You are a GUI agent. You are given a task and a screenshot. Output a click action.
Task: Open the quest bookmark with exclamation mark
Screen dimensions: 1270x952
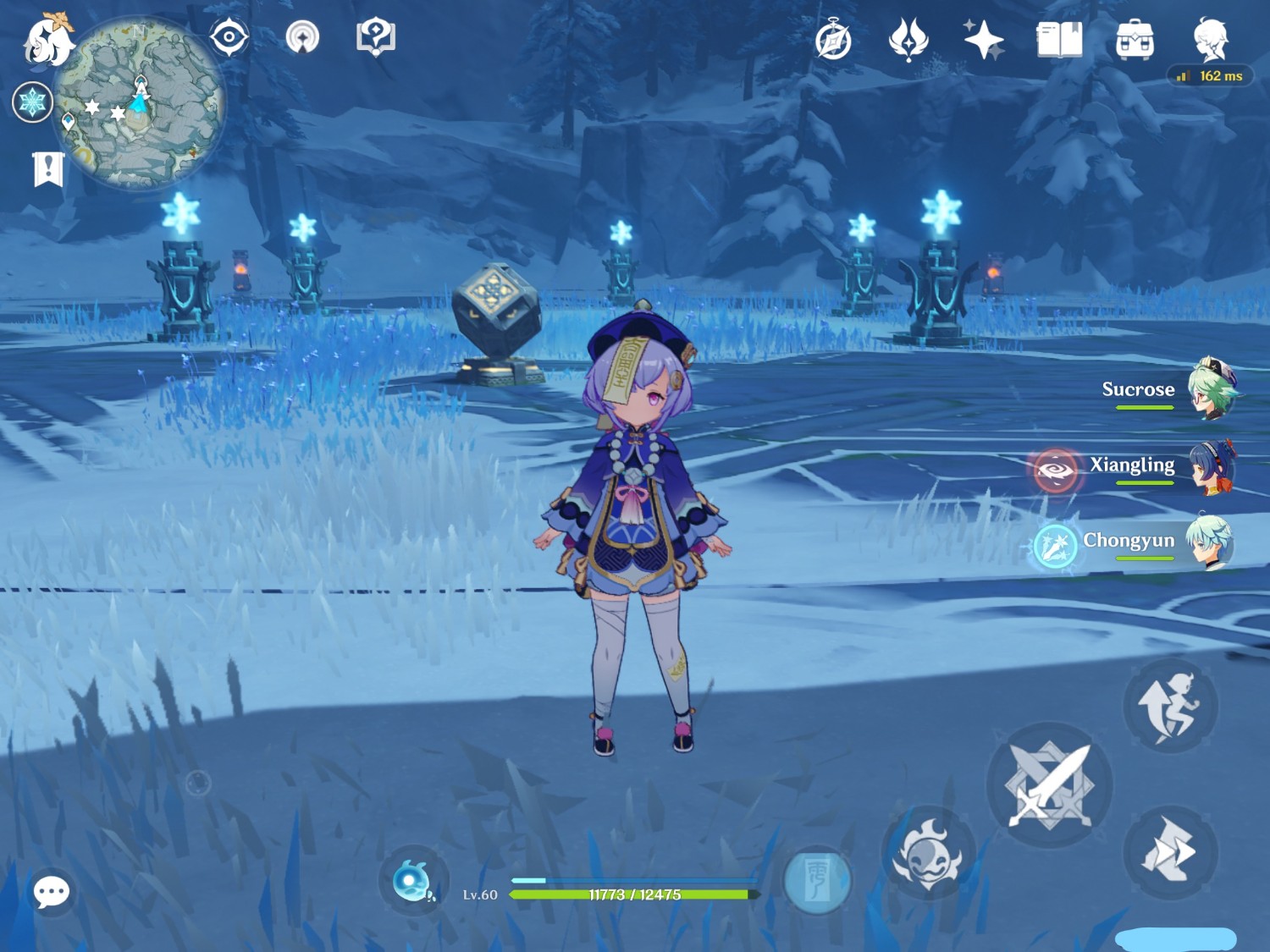(x=48, y=169)
